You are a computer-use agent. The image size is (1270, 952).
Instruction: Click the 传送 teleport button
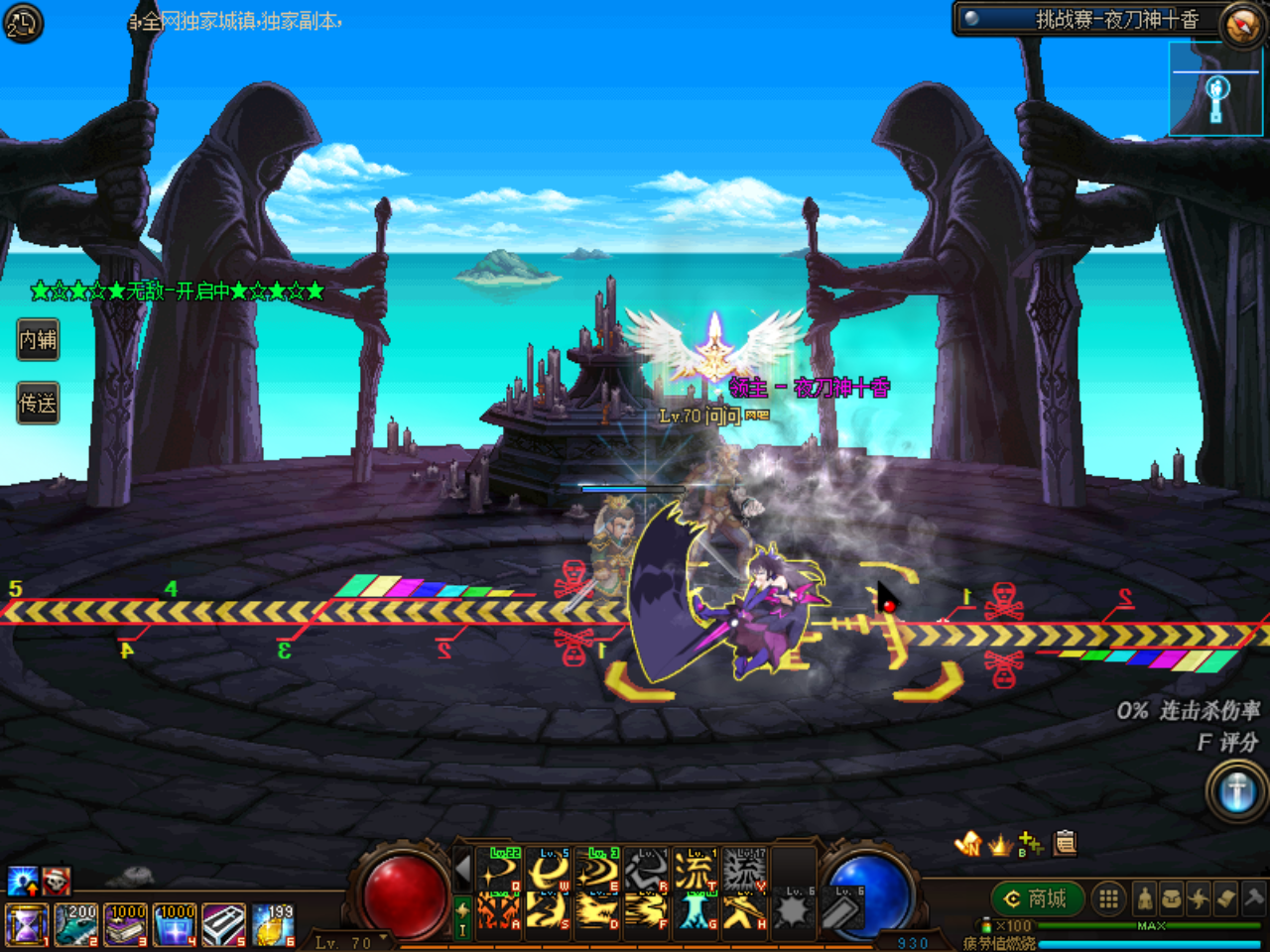[37, 404]
